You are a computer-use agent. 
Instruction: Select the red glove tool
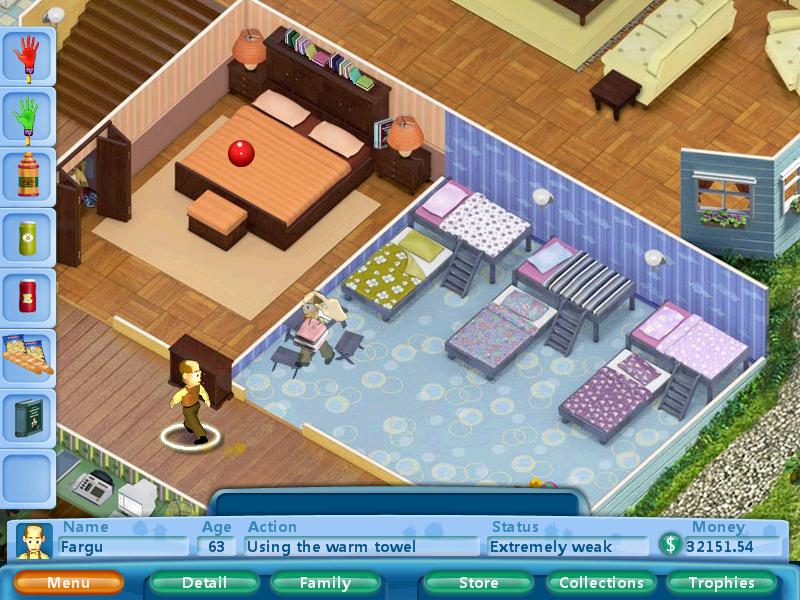point(27,56)
